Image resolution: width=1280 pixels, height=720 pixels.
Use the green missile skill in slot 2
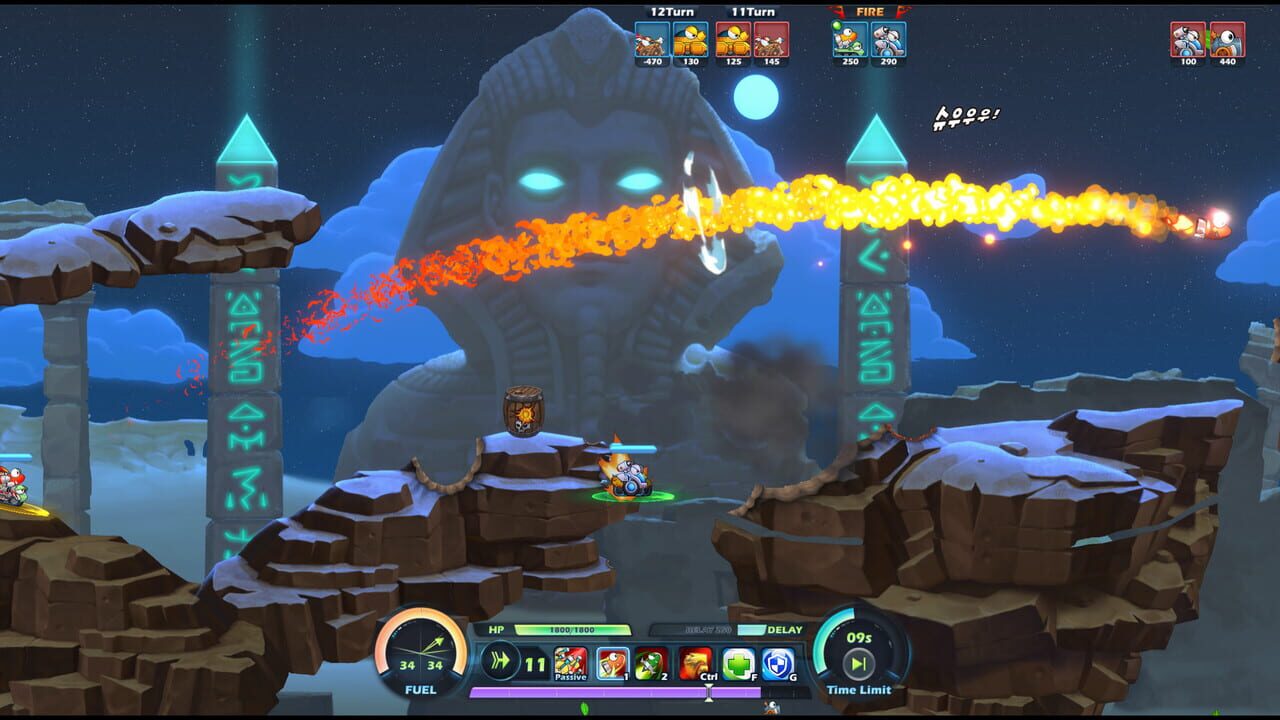(x=650, y=663)
